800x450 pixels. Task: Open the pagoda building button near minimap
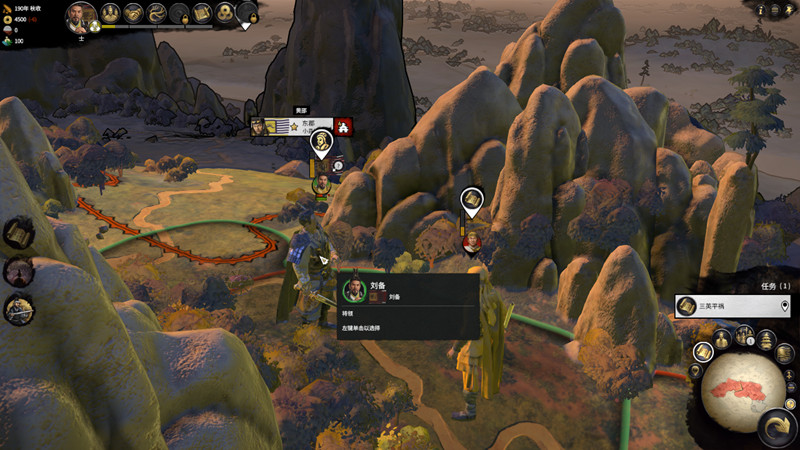[x=765, y=339]
